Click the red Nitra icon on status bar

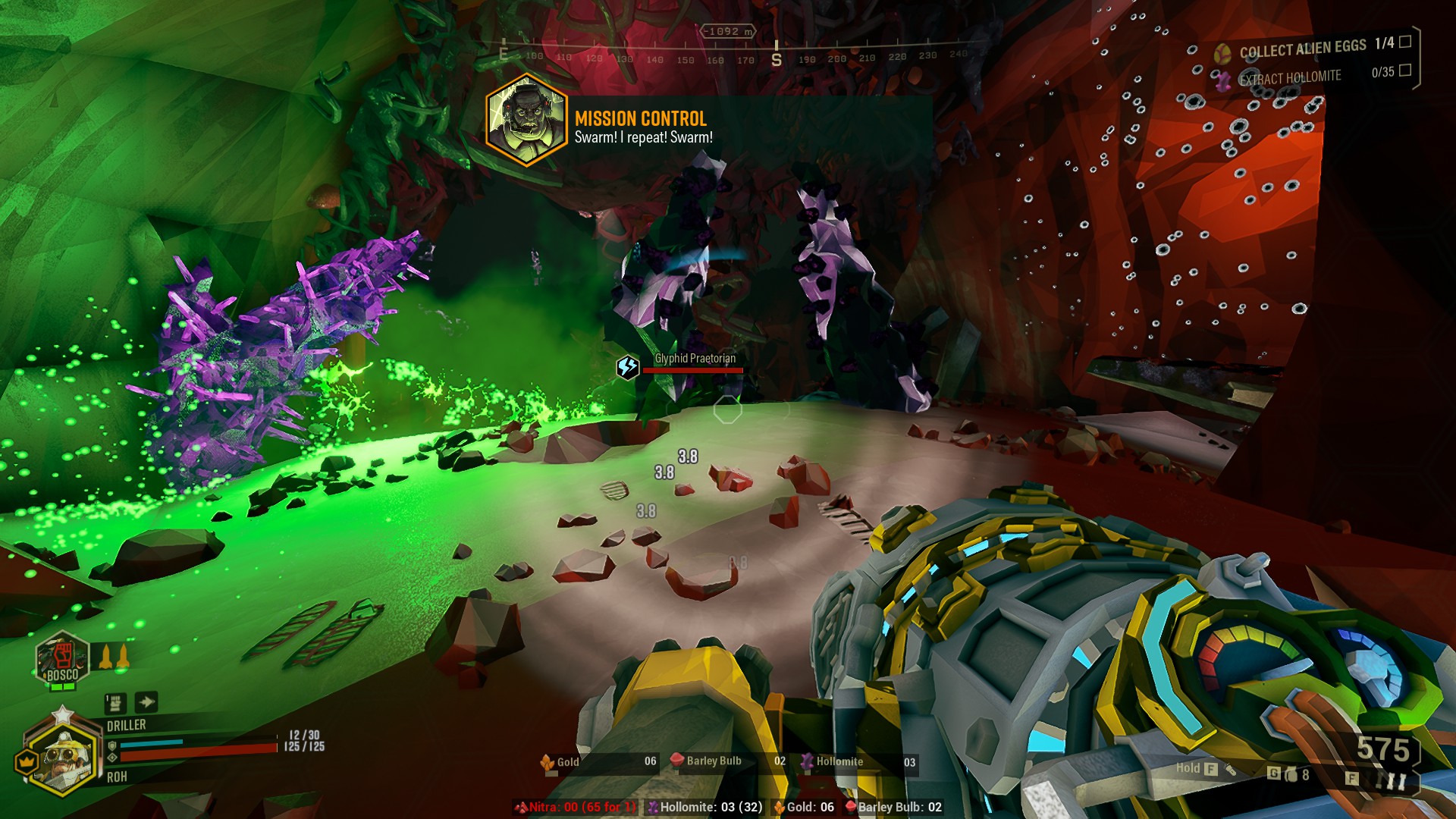point(520,808)
